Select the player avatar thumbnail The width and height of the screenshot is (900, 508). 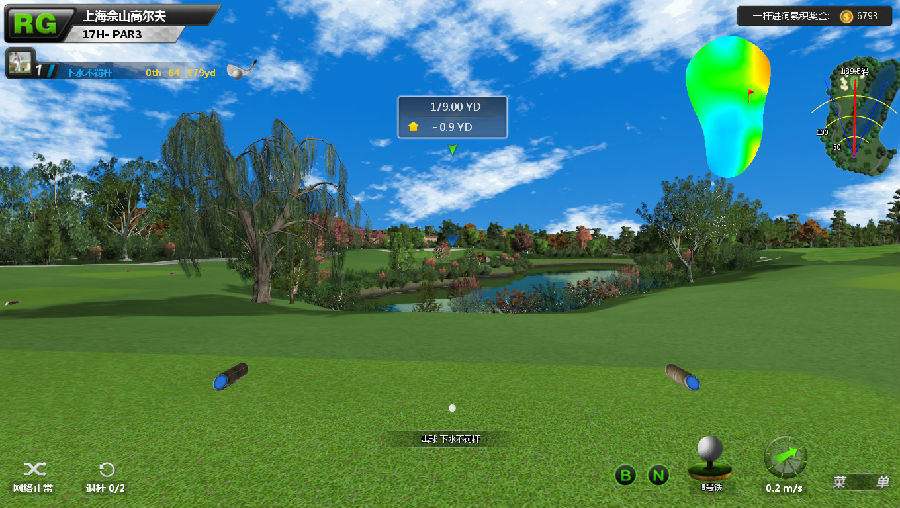click(x=20, y=63)
